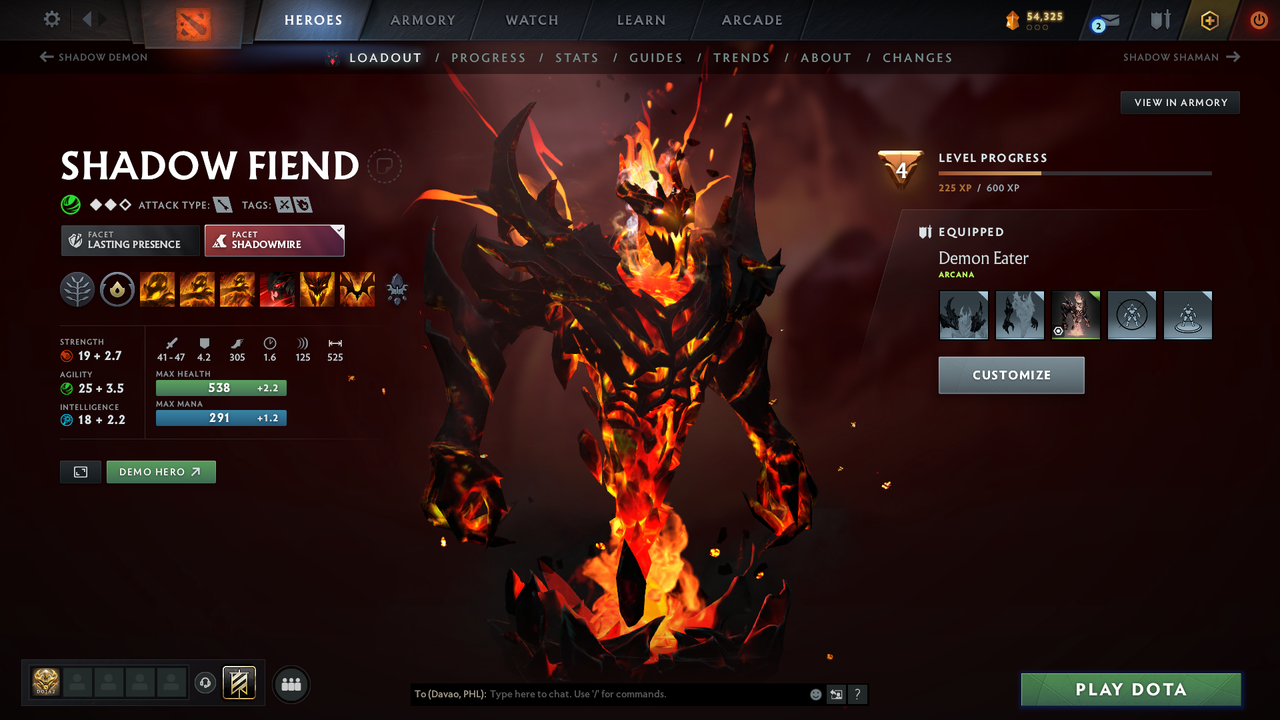Click the level progress XP bar

[x=1076, y=172]
